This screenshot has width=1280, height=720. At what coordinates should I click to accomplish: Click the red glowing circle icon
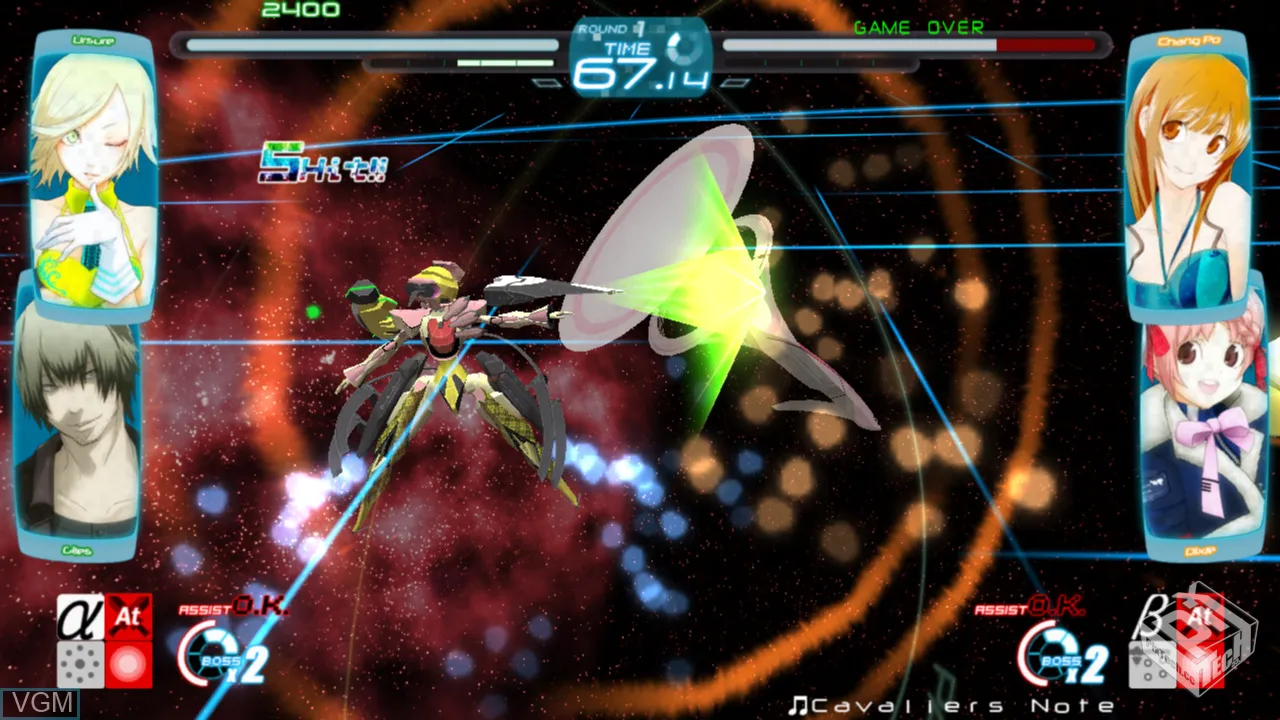130,664
